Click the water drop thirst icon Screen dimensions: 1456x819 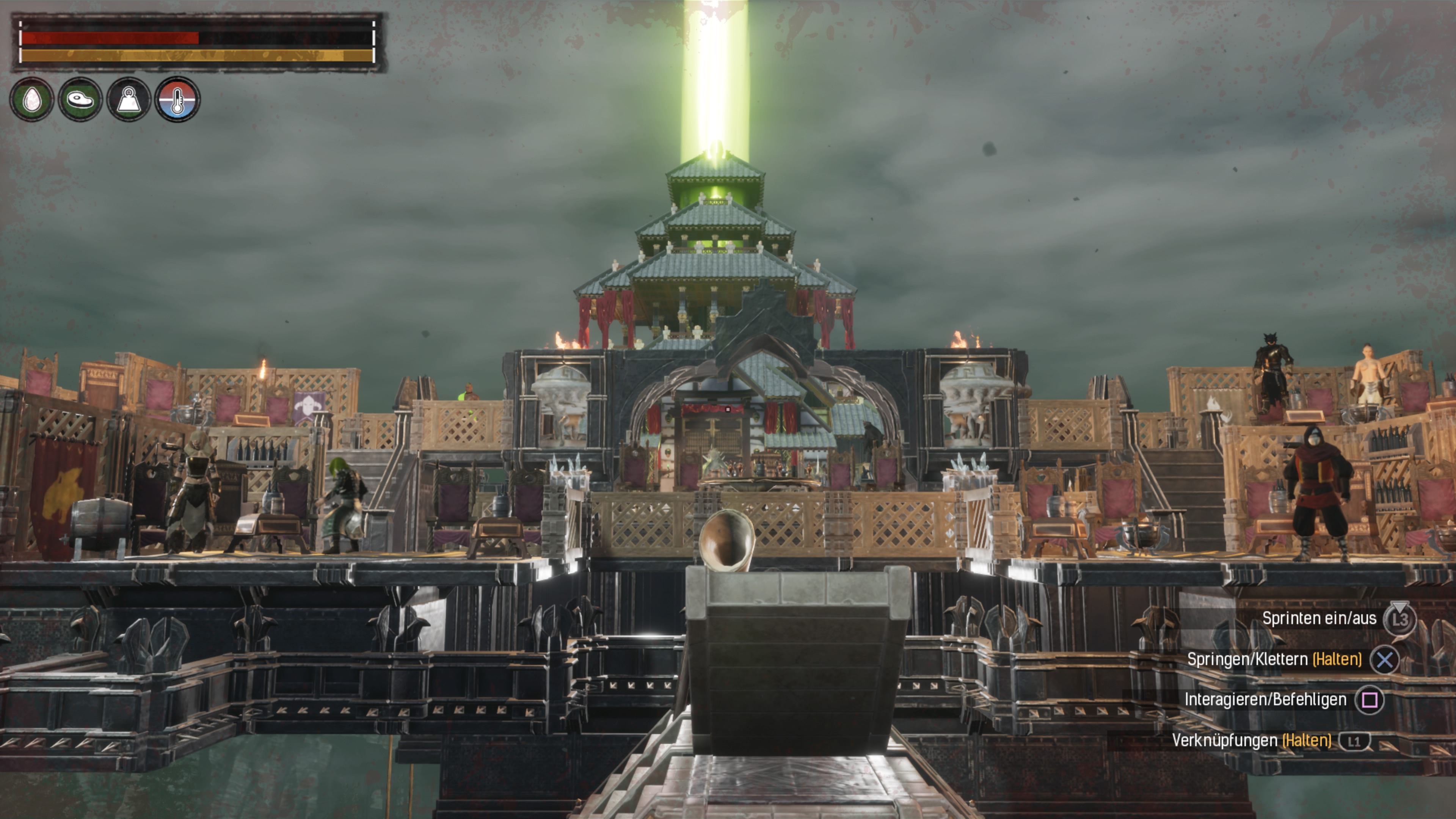tap(31, 99)
